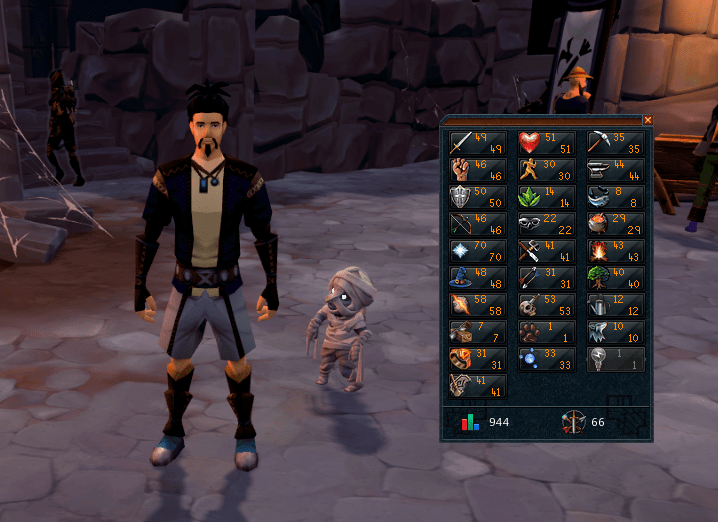Choose the Firemaking campfire skill
The image size is (718, 522).
[616, 251]
